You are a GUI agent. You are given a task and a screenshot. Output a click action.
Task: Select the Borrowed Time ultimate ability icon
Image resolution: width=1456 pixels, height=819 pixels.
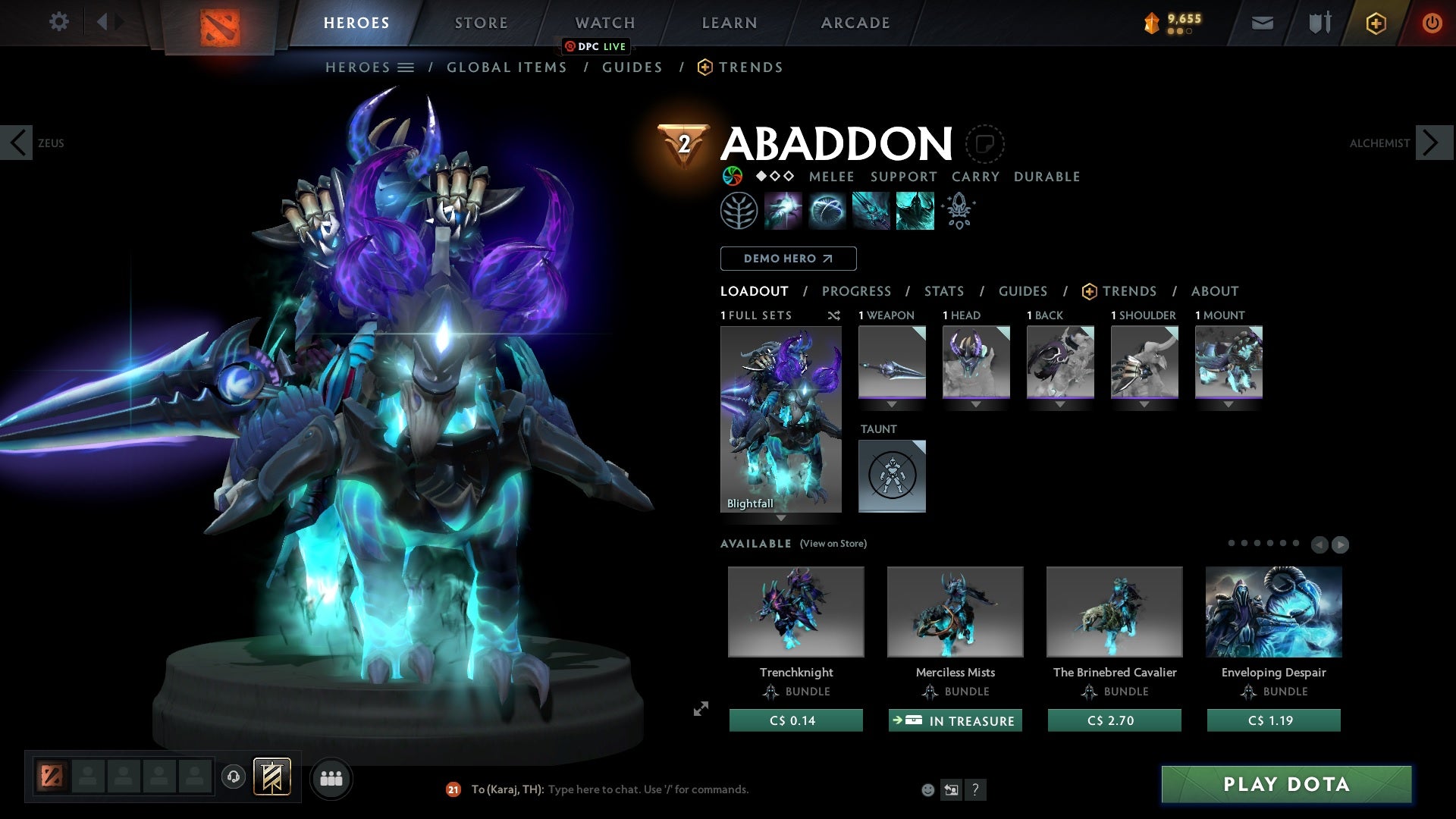click(x=914, y=210)
